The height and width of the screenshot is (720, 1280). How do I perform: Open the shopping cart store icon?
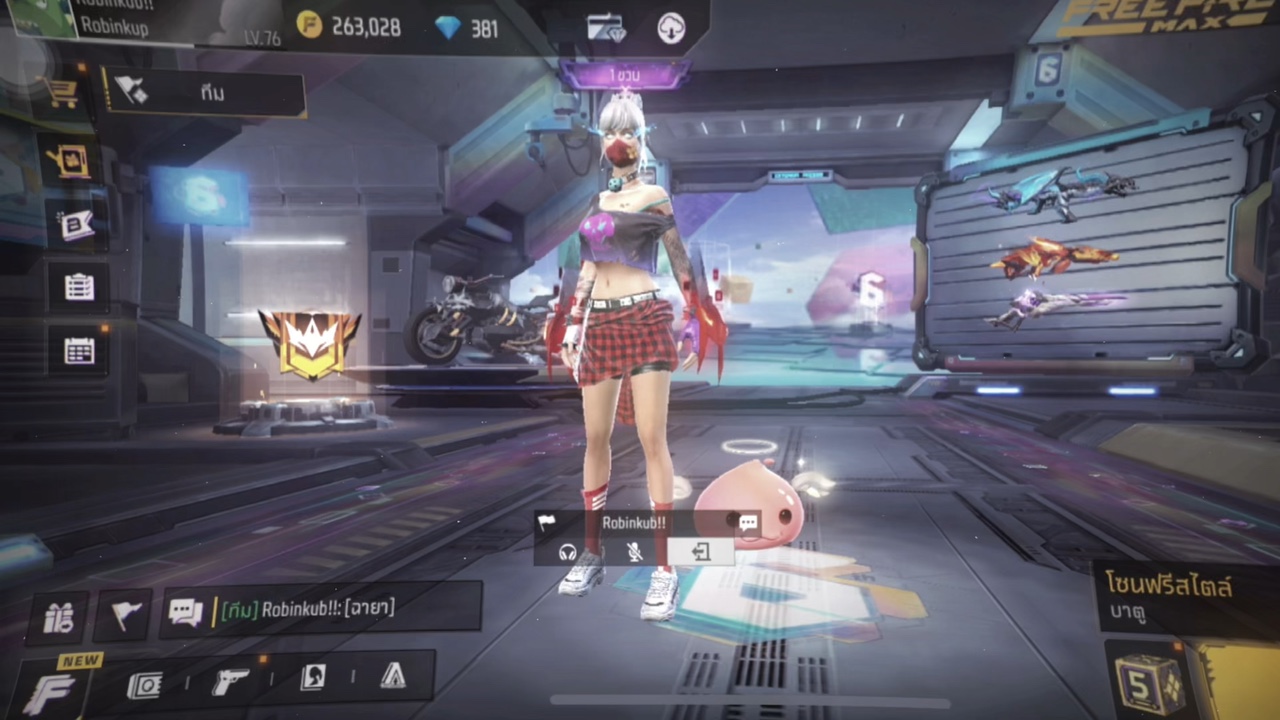pos(62,93)
